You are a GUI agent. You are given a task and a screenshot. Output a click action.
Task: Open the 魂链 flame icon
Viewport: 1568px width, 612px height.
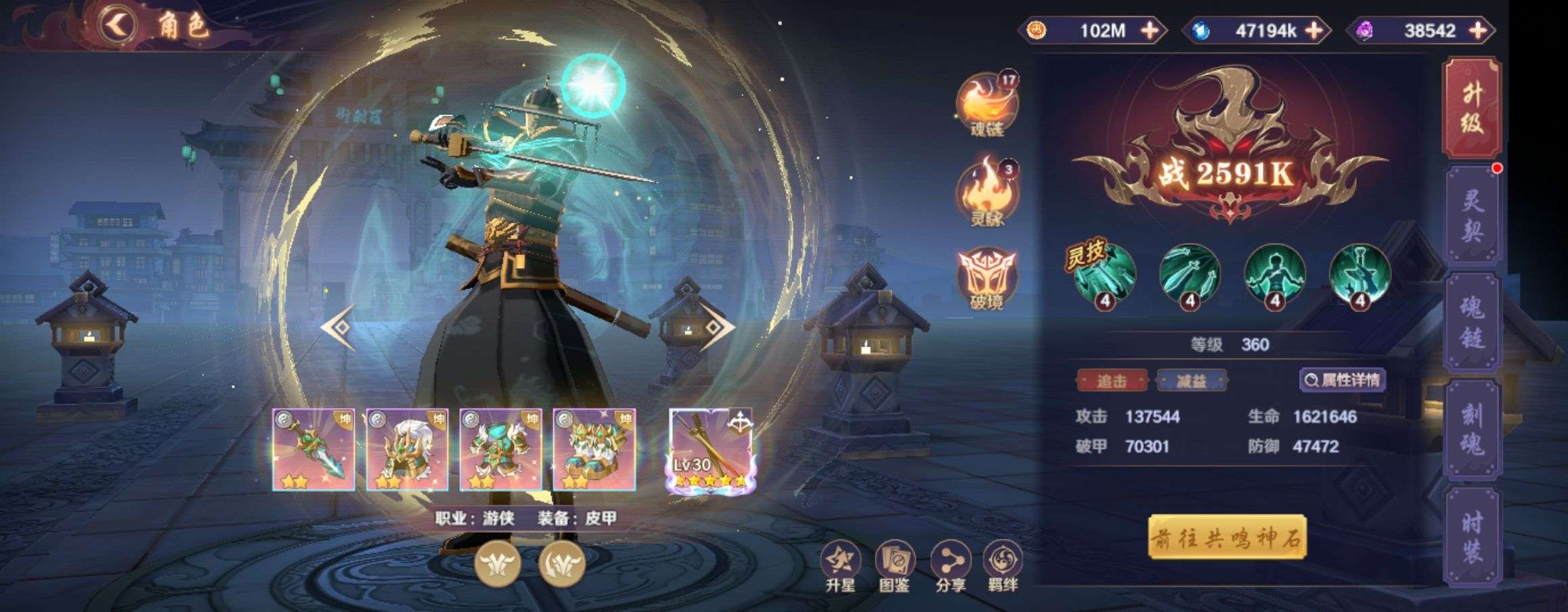[x=986, y=105]
